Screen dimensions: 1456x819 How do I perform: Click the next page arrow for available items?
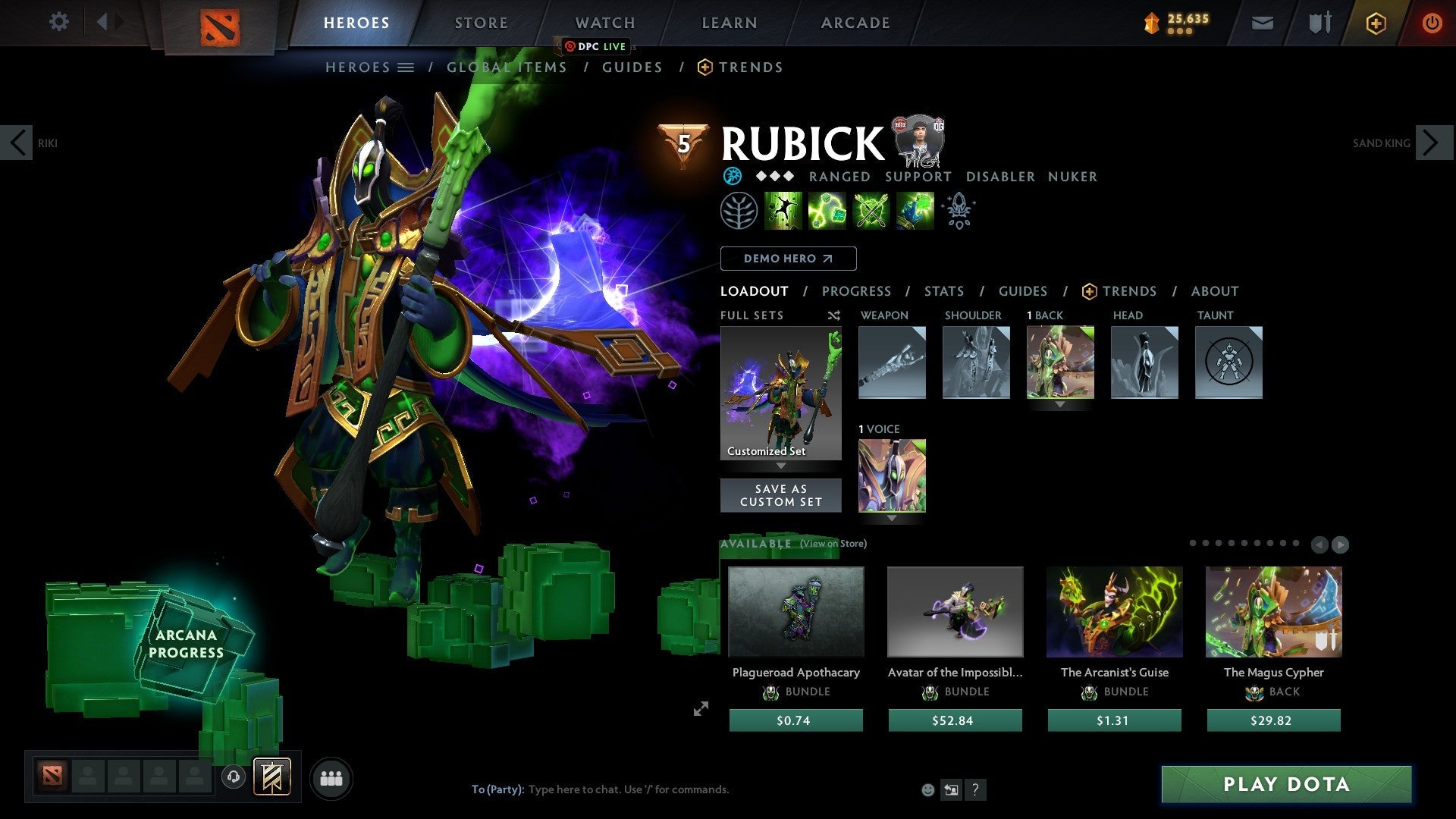1341,544
